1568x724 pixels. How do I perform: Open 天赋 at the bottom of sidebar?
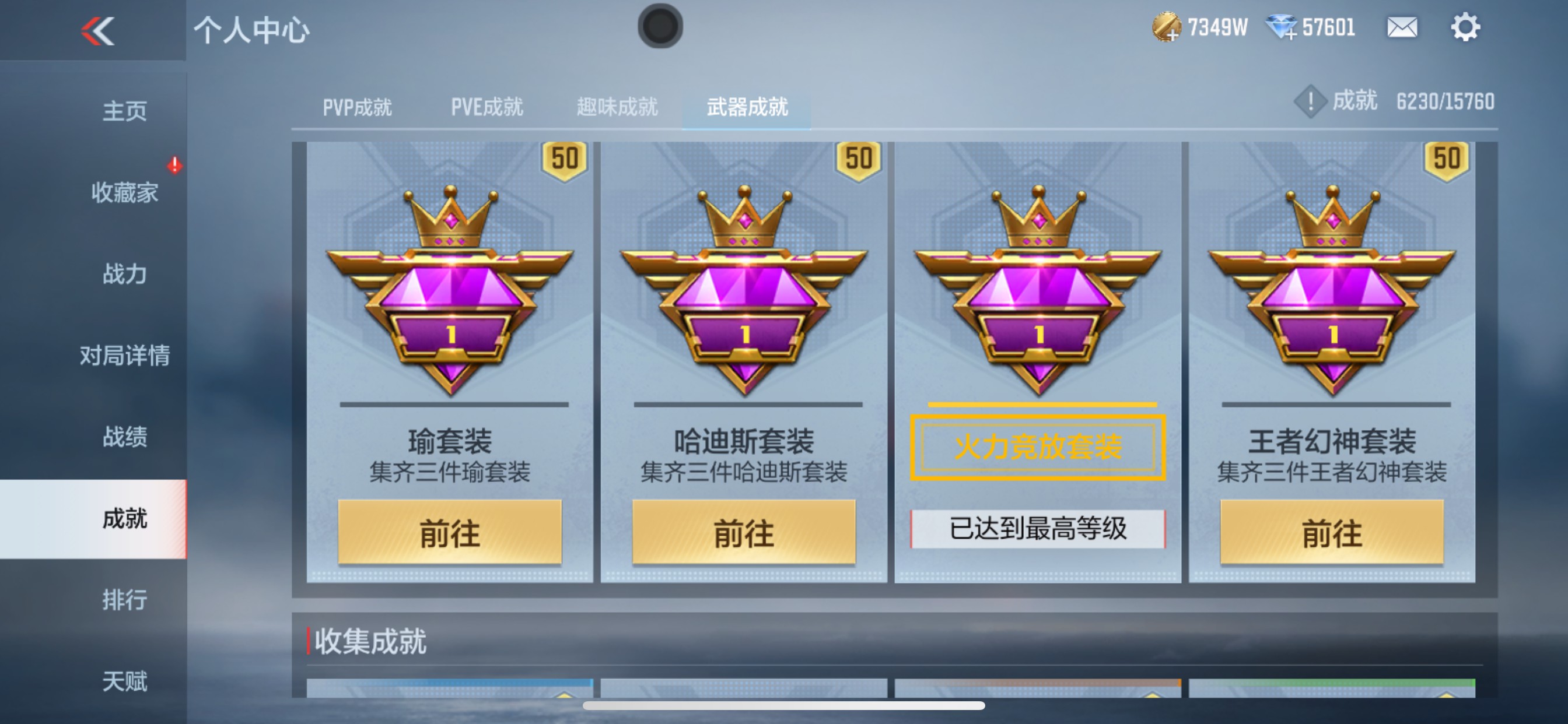click(125, 683)
